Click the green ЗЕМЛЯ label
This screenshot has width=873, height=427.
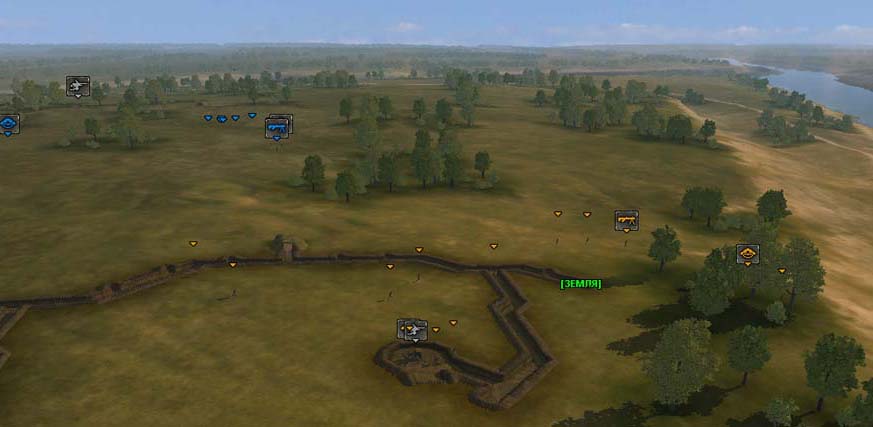[x=581, y=284]
